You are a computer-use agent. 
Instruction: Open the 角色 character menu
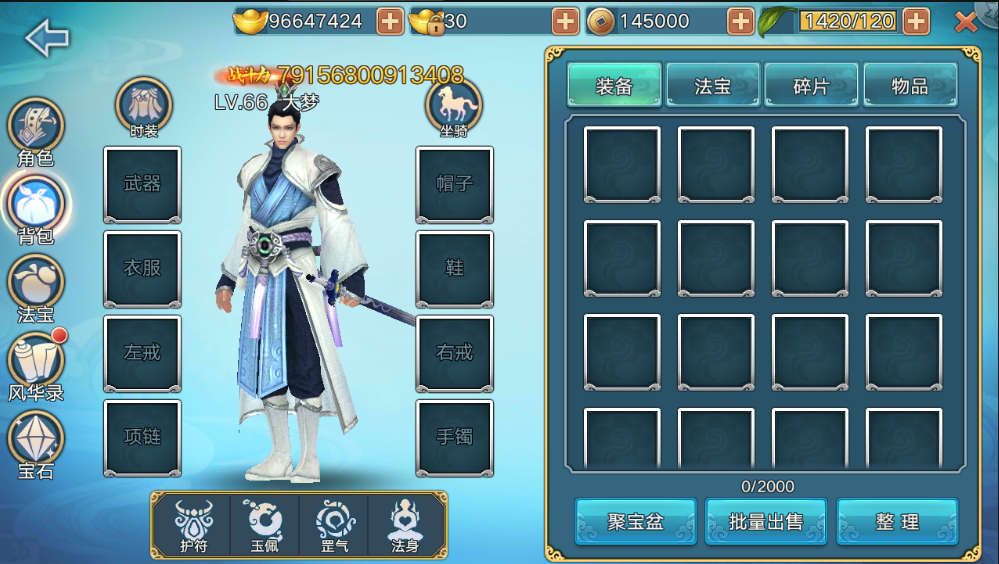click(35, 128)
